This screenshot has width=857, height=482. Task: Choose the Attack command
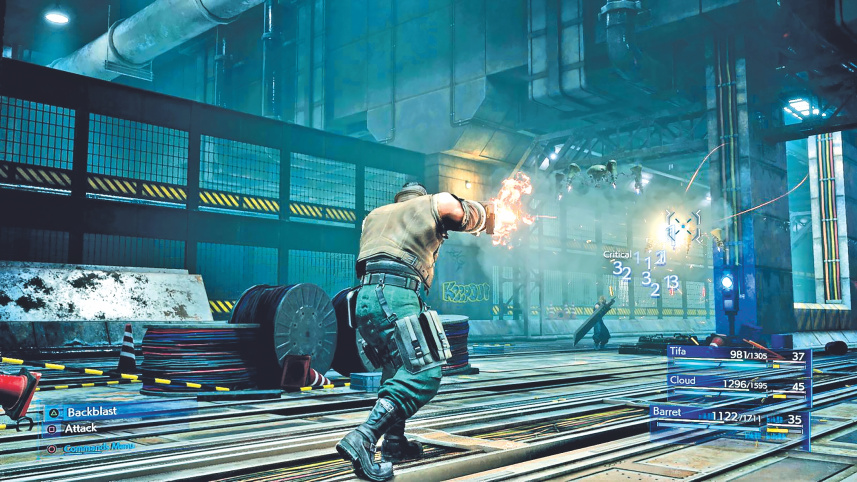click(80, 429)
